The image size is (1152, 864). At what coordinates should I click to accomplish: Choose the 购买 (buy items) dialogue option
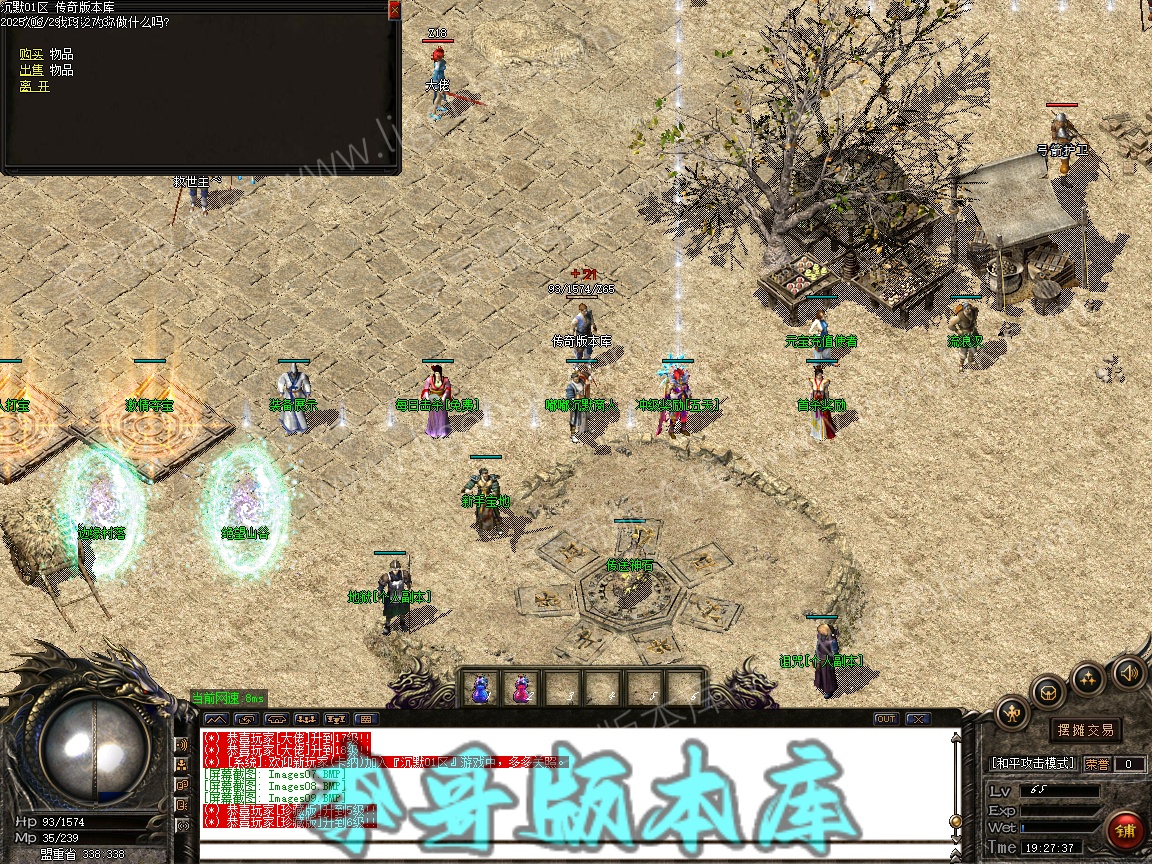pos(31,54)
